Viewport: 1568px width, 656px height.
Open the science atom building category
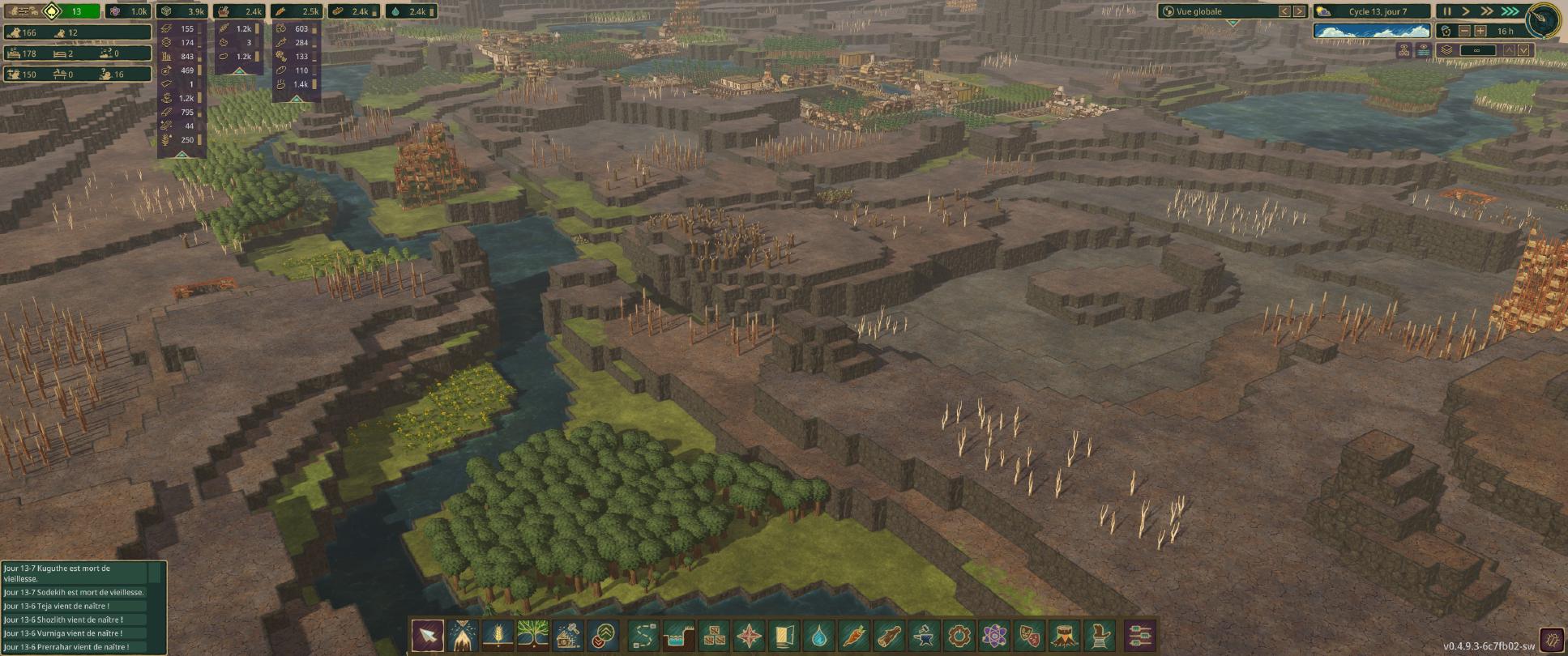[x=994, y=636]
